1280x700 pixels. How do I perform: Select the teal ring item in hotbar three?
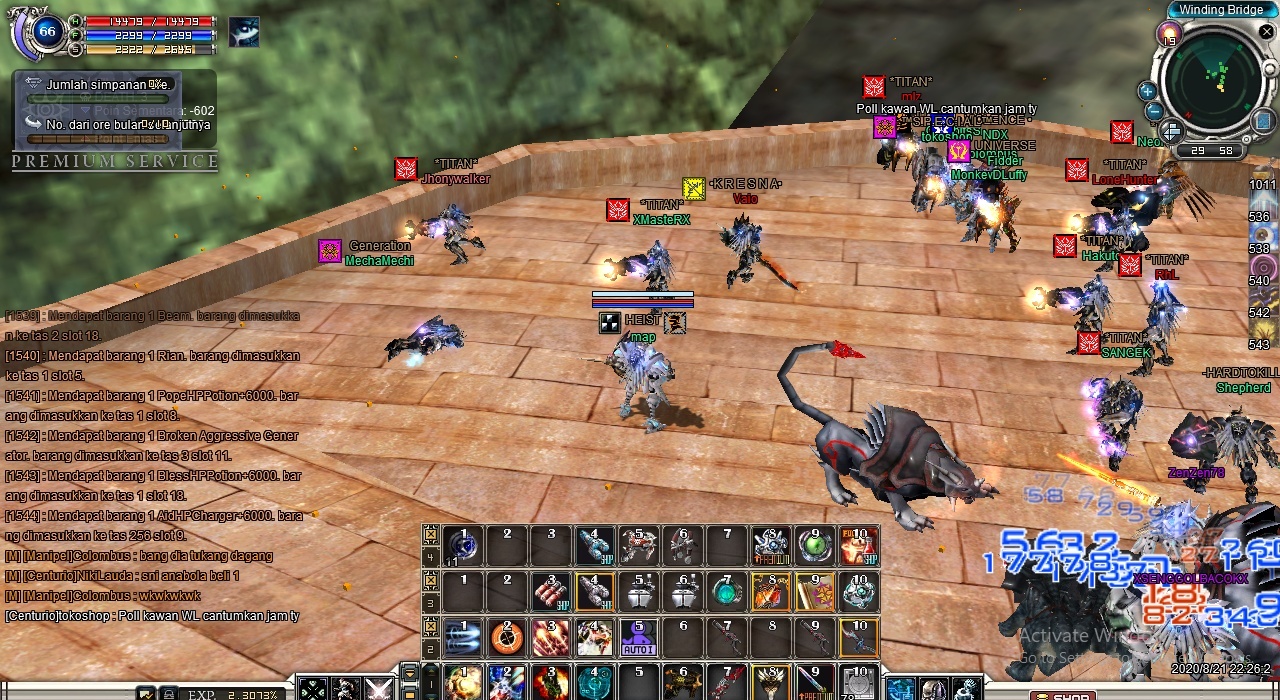coord(727,592)
